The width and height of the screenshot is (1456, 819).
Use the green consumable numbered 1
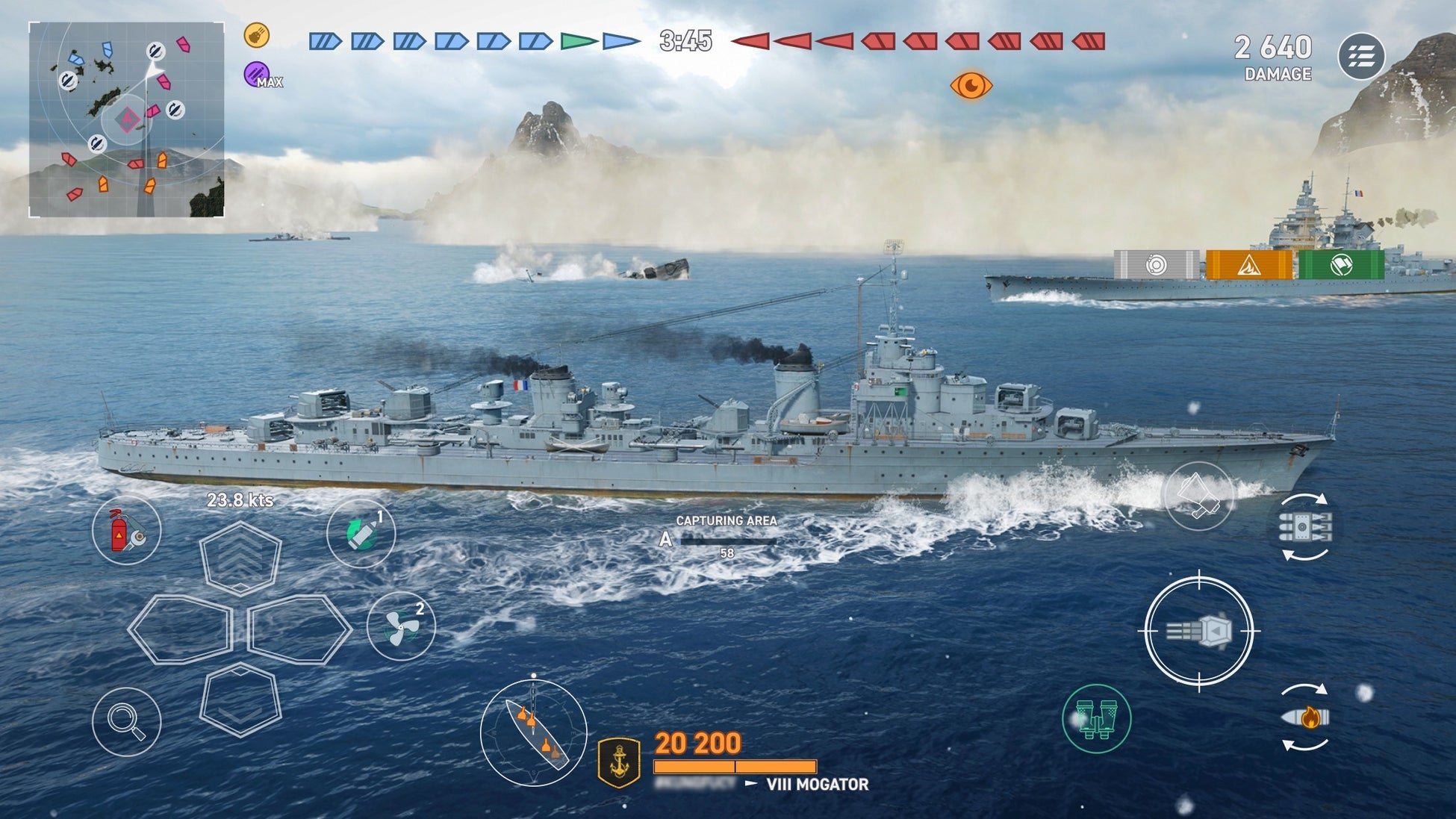[361, 533]
